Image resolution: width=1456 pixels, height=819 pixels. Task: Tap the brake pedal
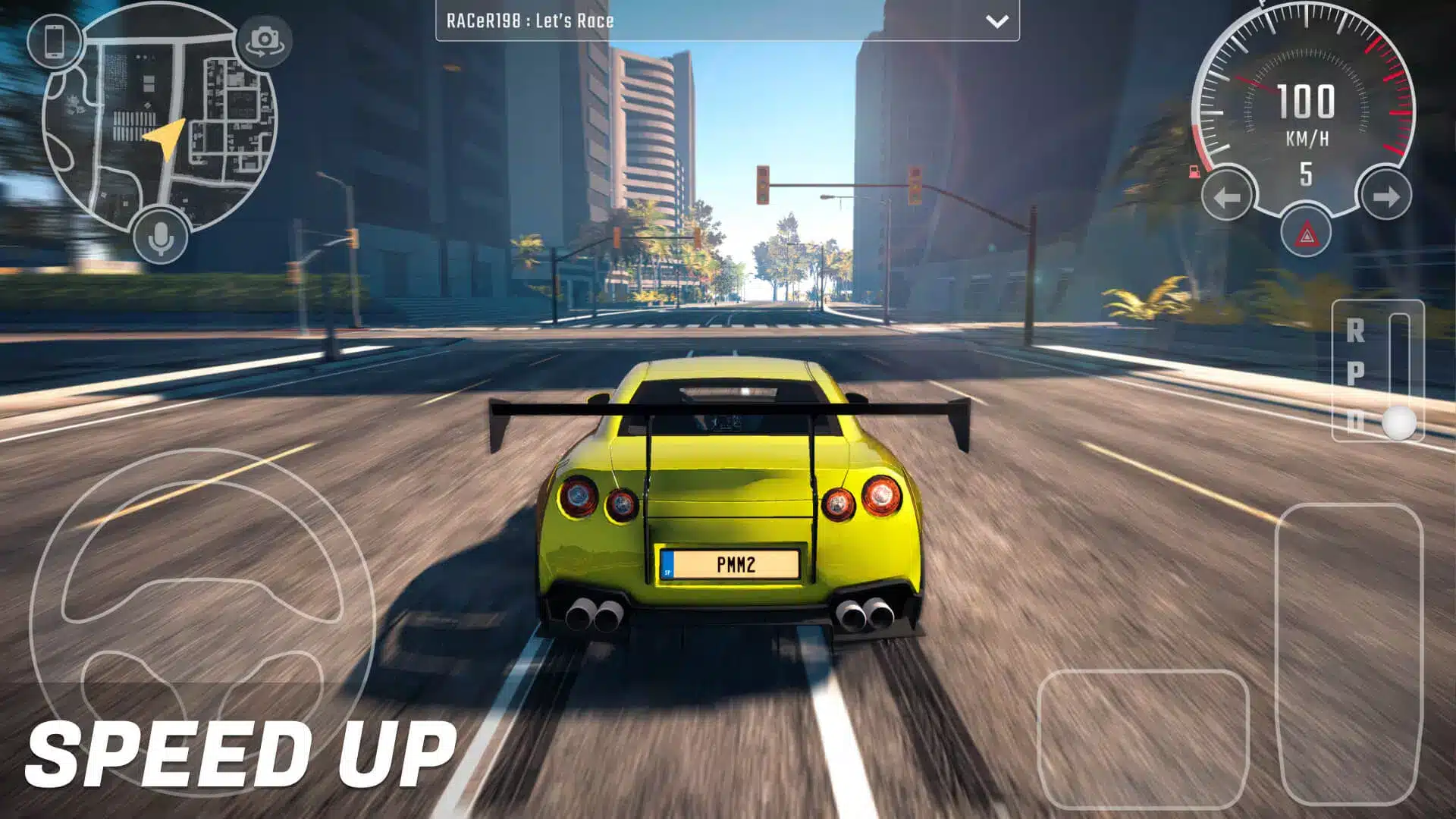pyautogui.click(x=1143, y=739)
